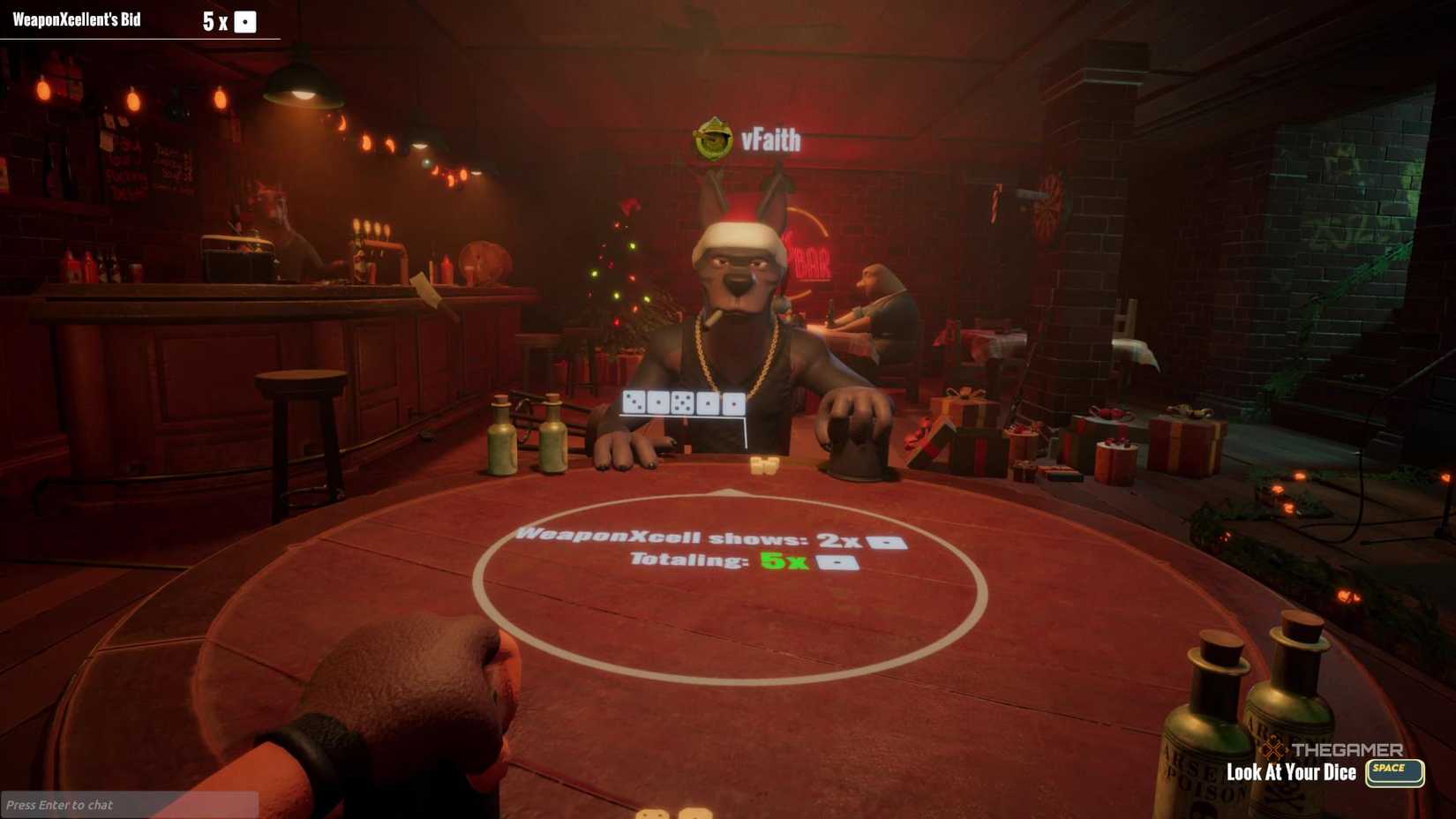The image size is (1456, 819).
Task: Click the 'Look At Your Dice' action prompt
Action: (x=1292, y=771)
